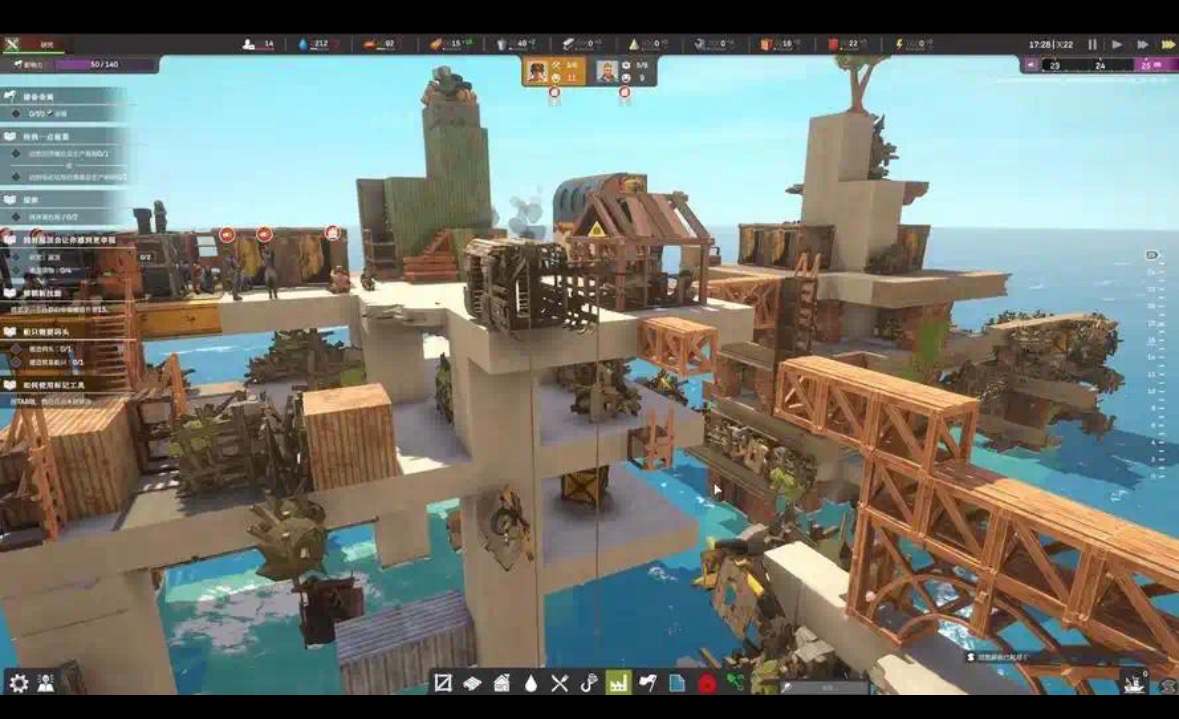1179x719 pixels.
Task: Select the orange-highlighted worker portrait
Action: point(539,71)
